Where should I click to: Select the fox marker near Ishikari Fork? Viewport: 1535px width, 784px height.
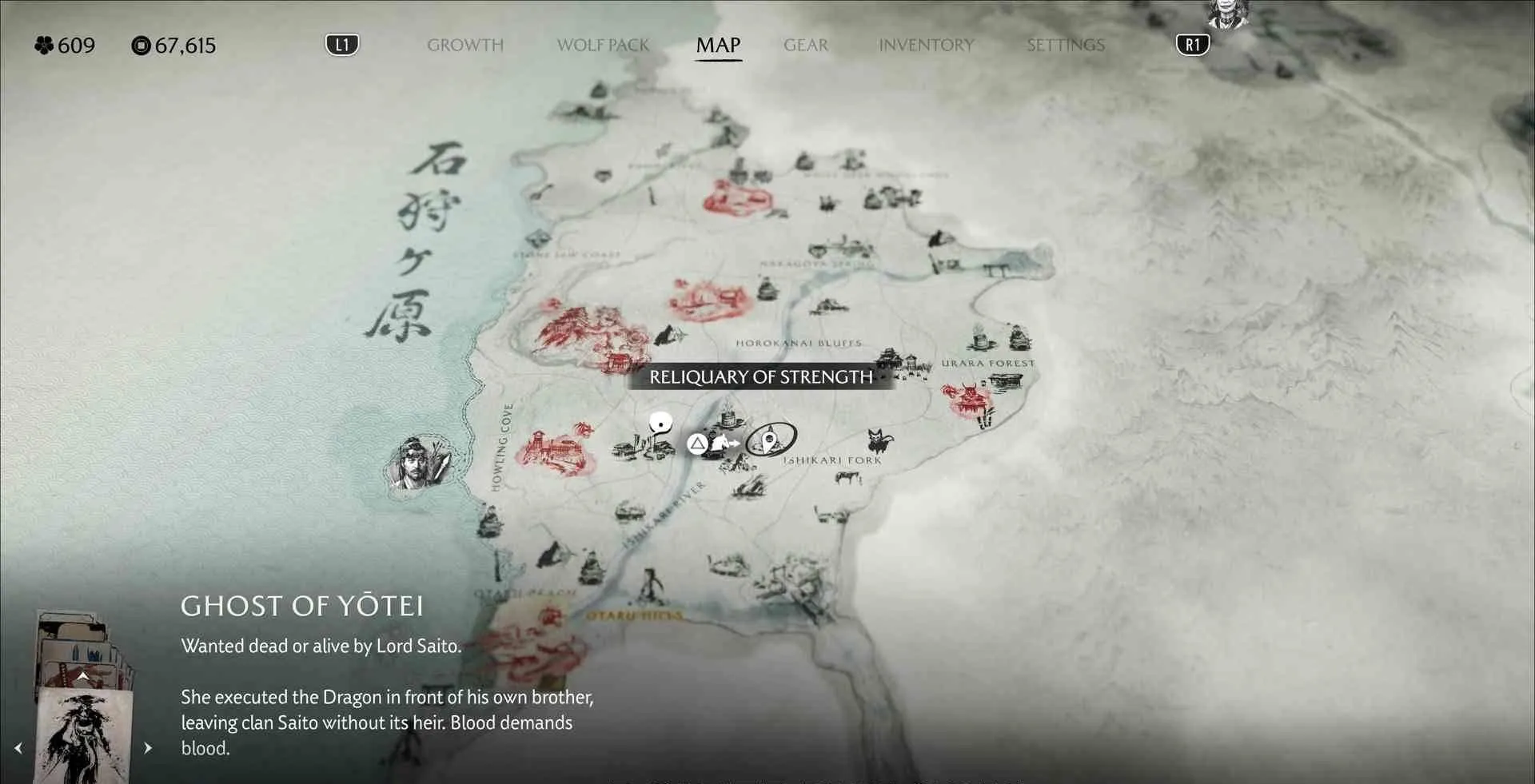coord(879,440)
